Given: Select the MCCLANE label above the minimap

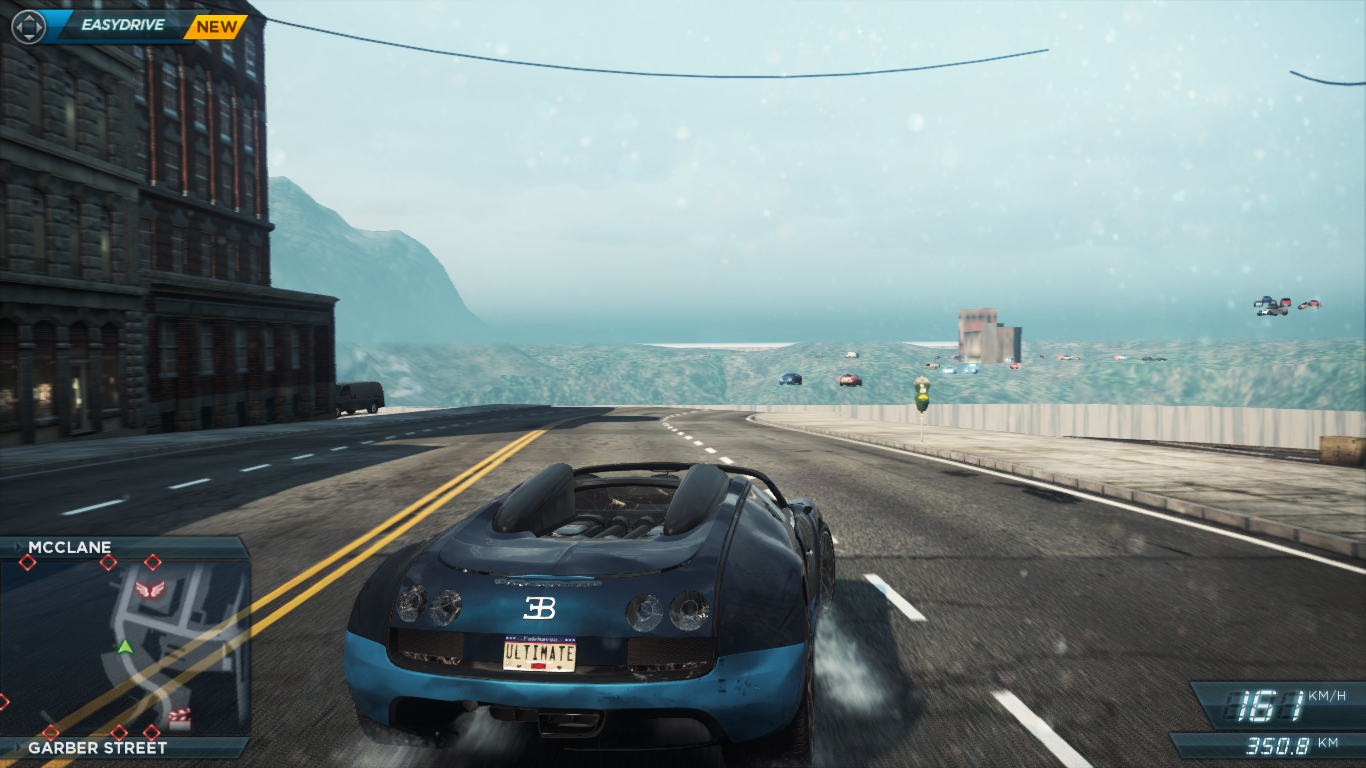Looking at the screenshot, I should point(70,547).
